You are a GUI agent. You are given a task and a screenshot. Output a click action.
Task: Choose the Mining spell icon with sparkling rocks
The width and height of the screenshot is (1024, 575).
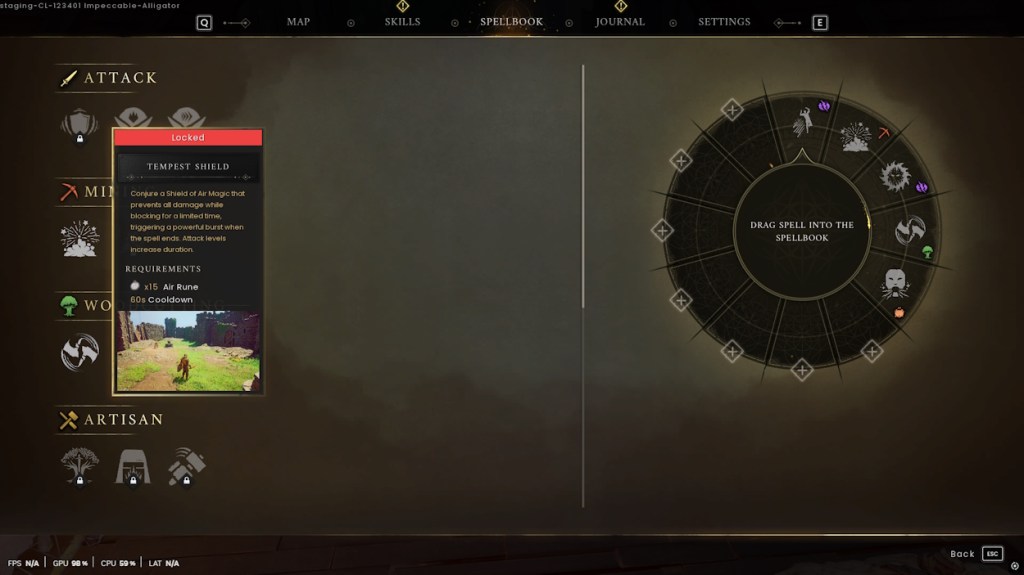[x=79, y=238]
